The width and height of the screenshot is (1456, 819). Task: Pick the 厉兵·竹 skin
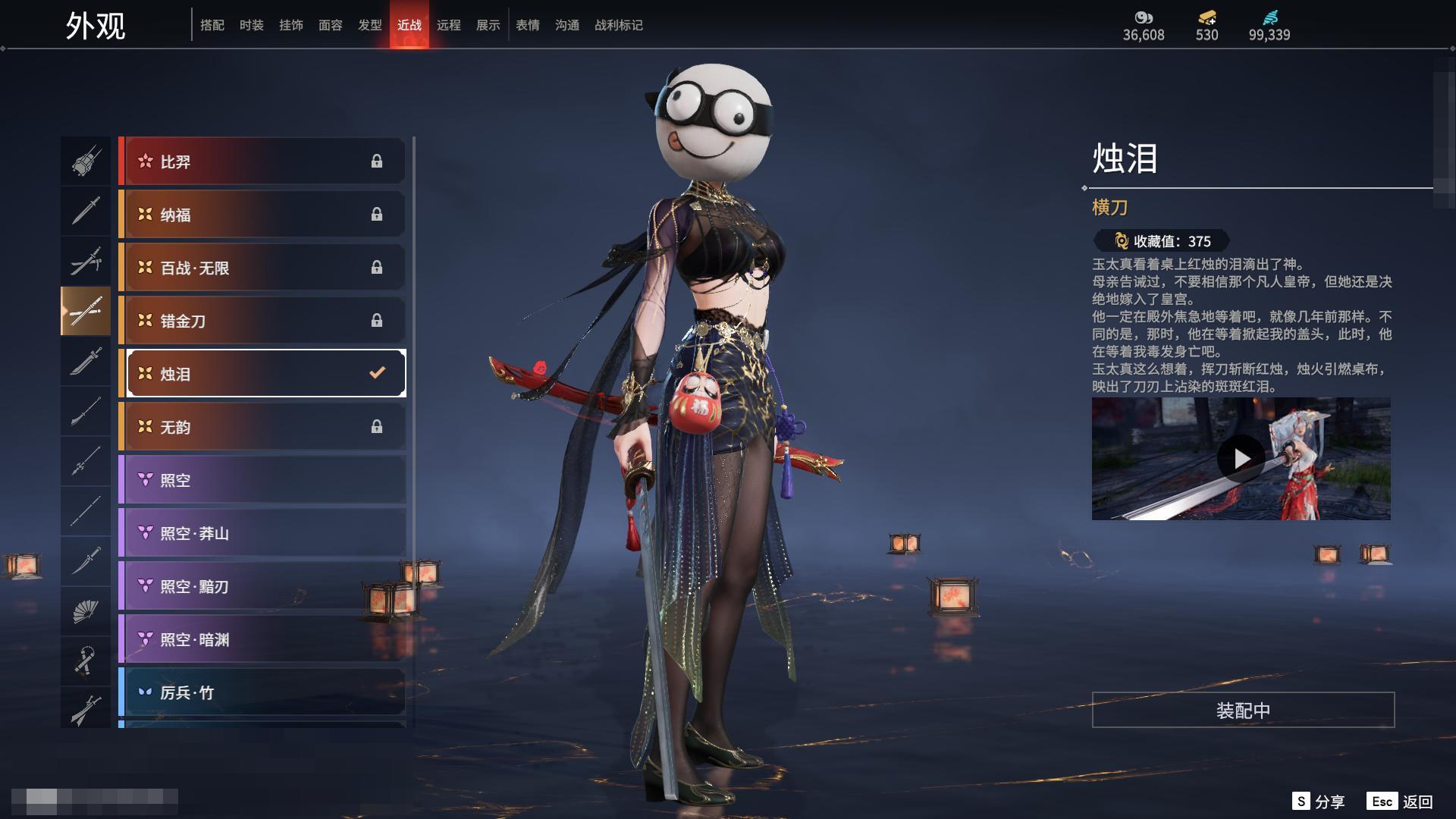click(263, 692)
